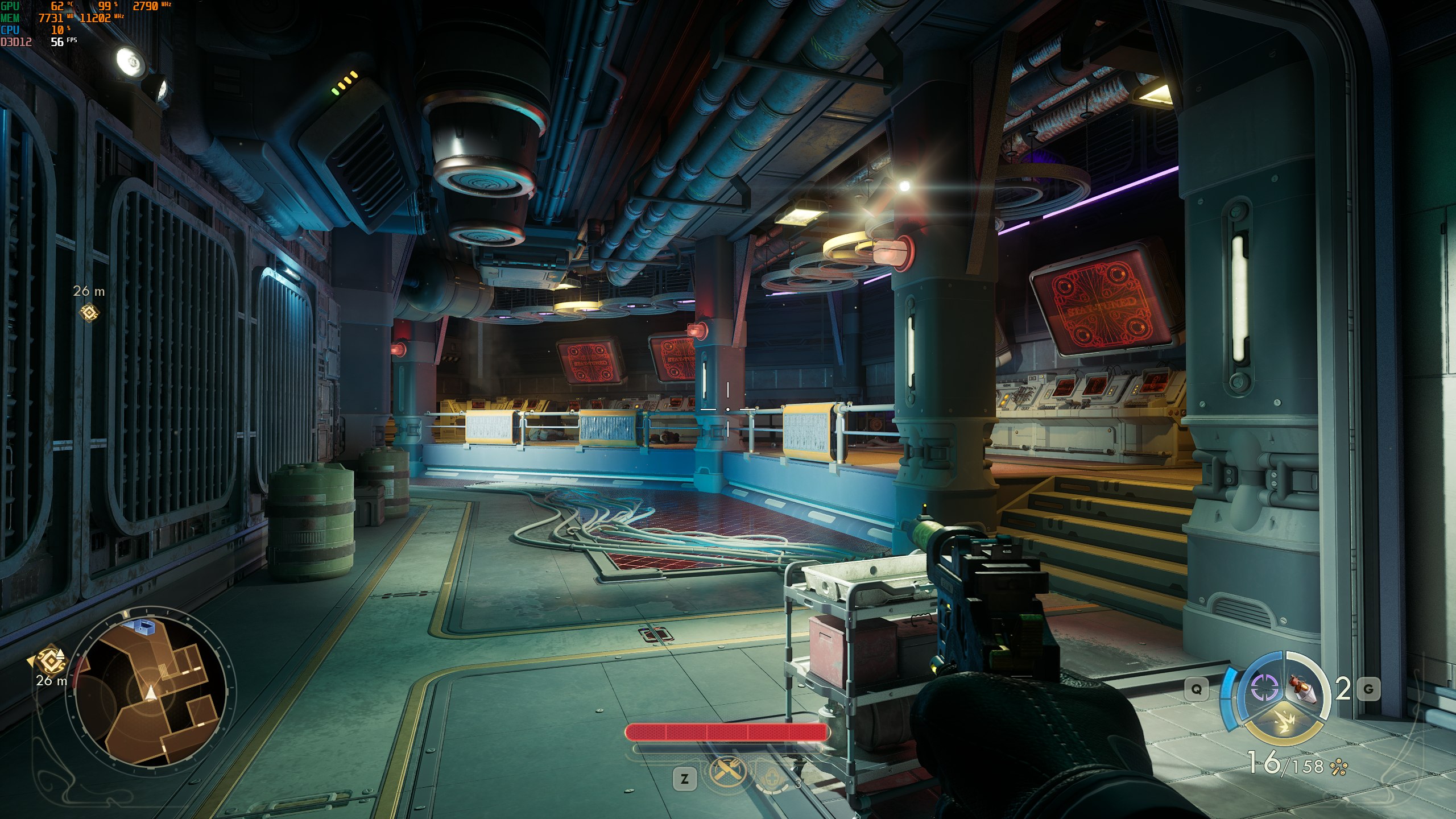
Task: Select the floating quest waypoint marker
Action: tap(89, 312)
